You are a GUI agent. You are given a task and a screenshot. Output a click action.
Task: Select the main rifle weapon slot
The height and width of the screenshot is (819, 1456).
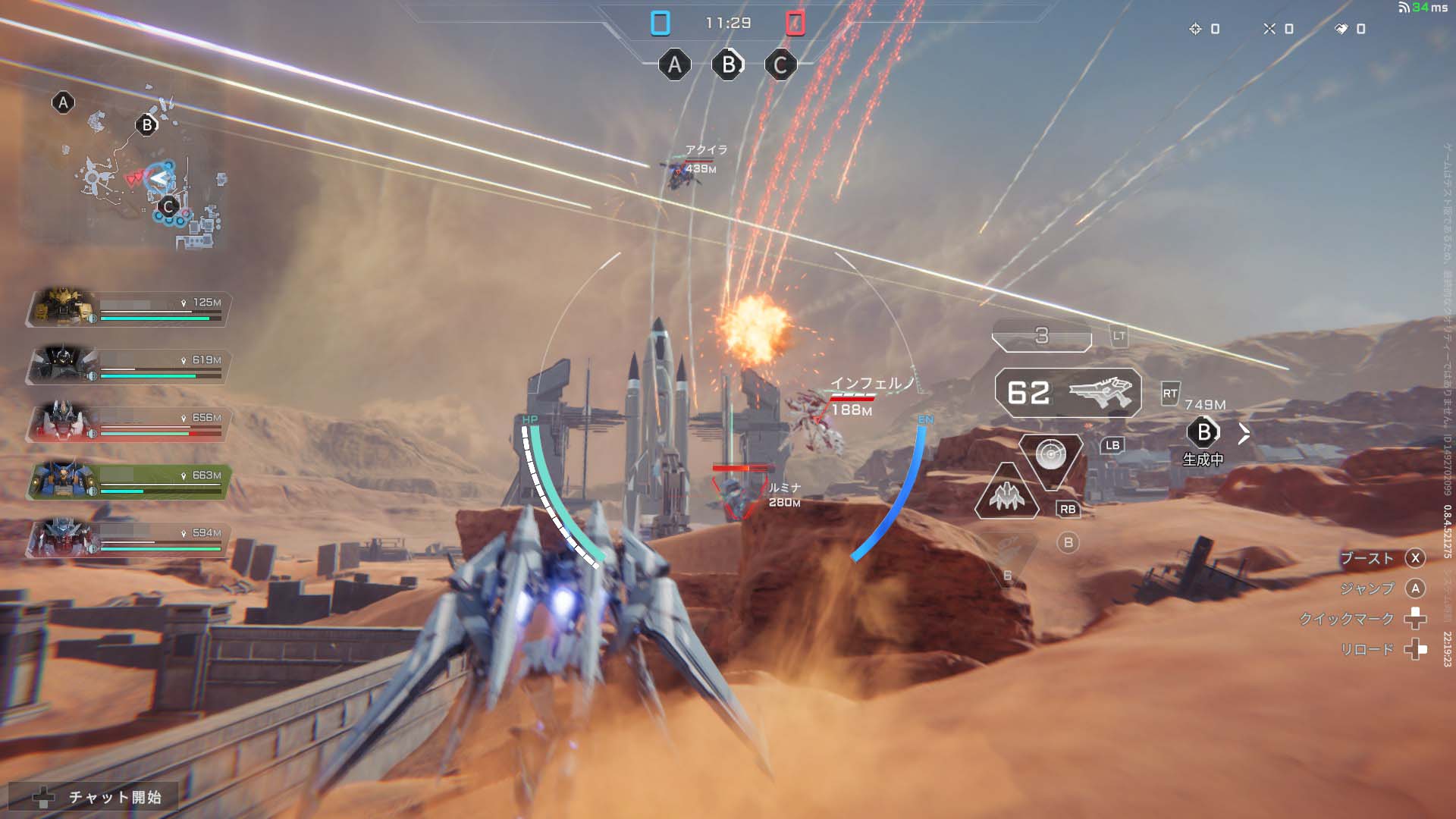[1068, 393]
